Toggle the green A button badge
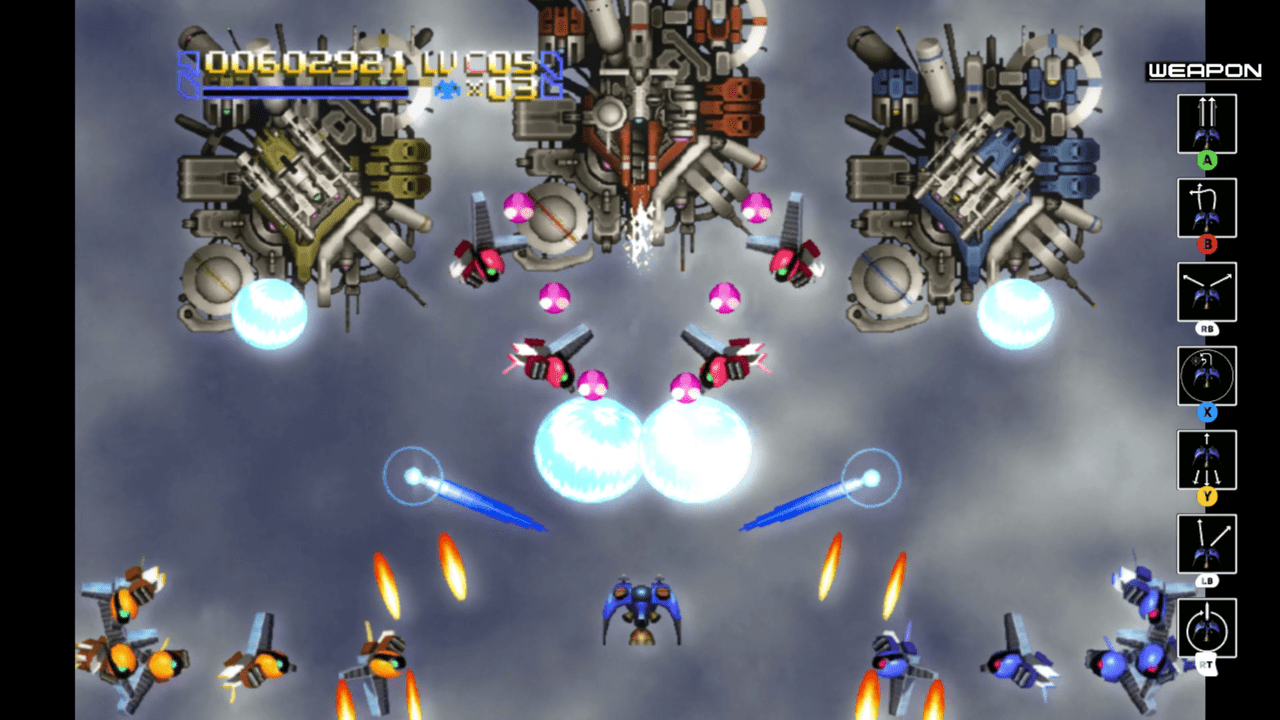 pos(1207,158)
